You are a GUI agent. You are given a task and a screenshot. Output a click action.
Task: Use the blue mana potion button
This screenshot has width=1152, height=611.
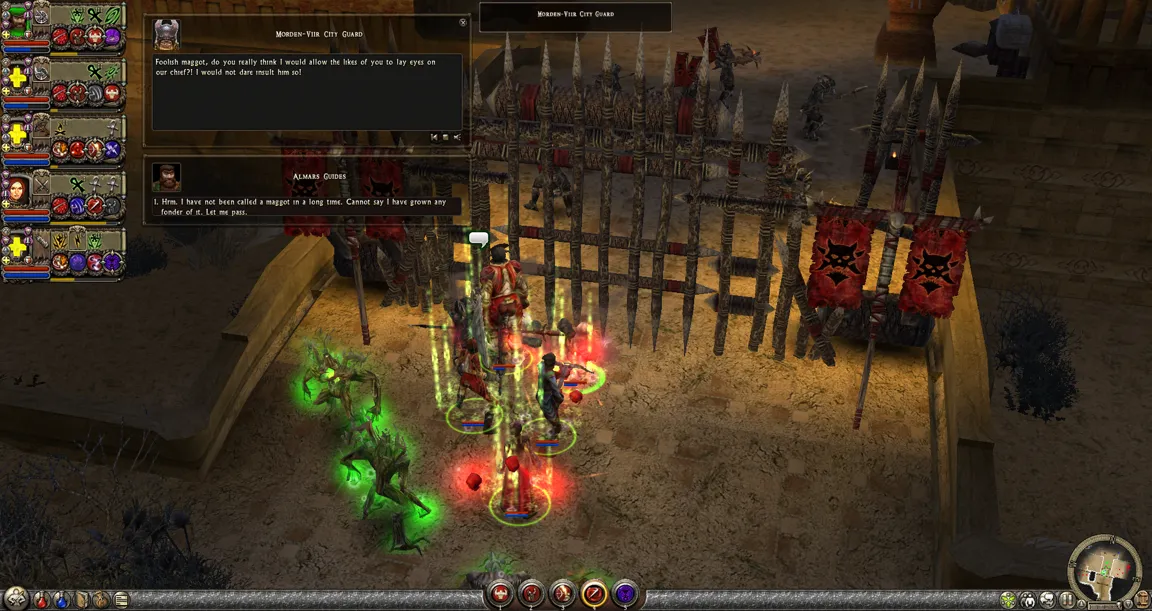(x=62, y=600)
